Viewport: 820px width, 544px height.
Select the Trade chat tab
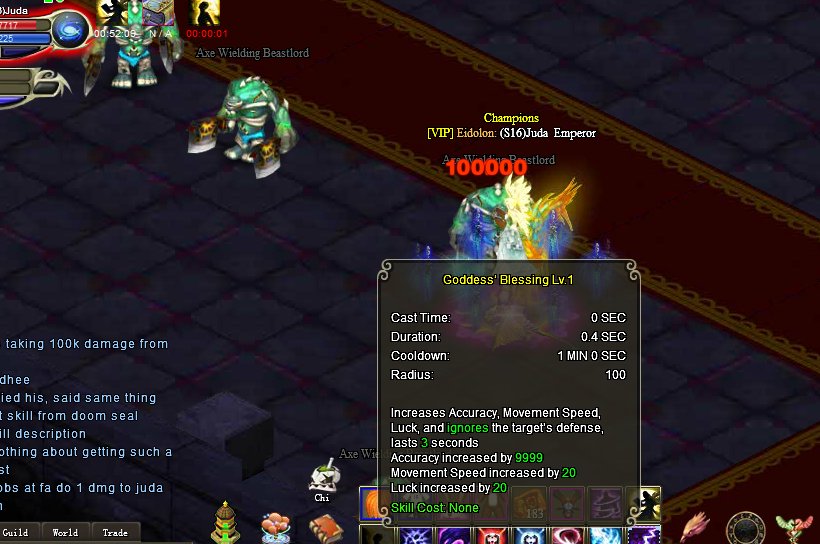pyautogui.click(x=115, y=532)
